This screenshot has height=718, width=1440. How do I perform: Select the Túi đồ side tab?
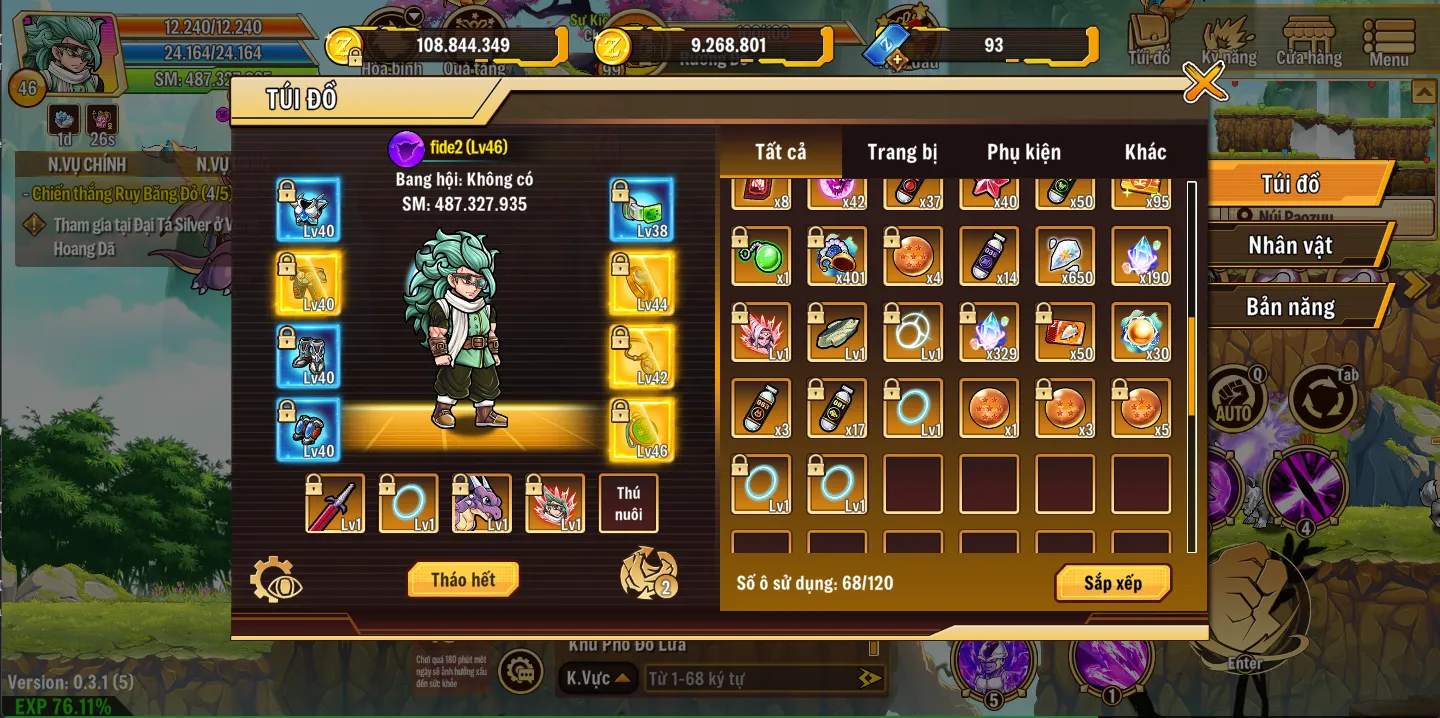[1290, 184]
